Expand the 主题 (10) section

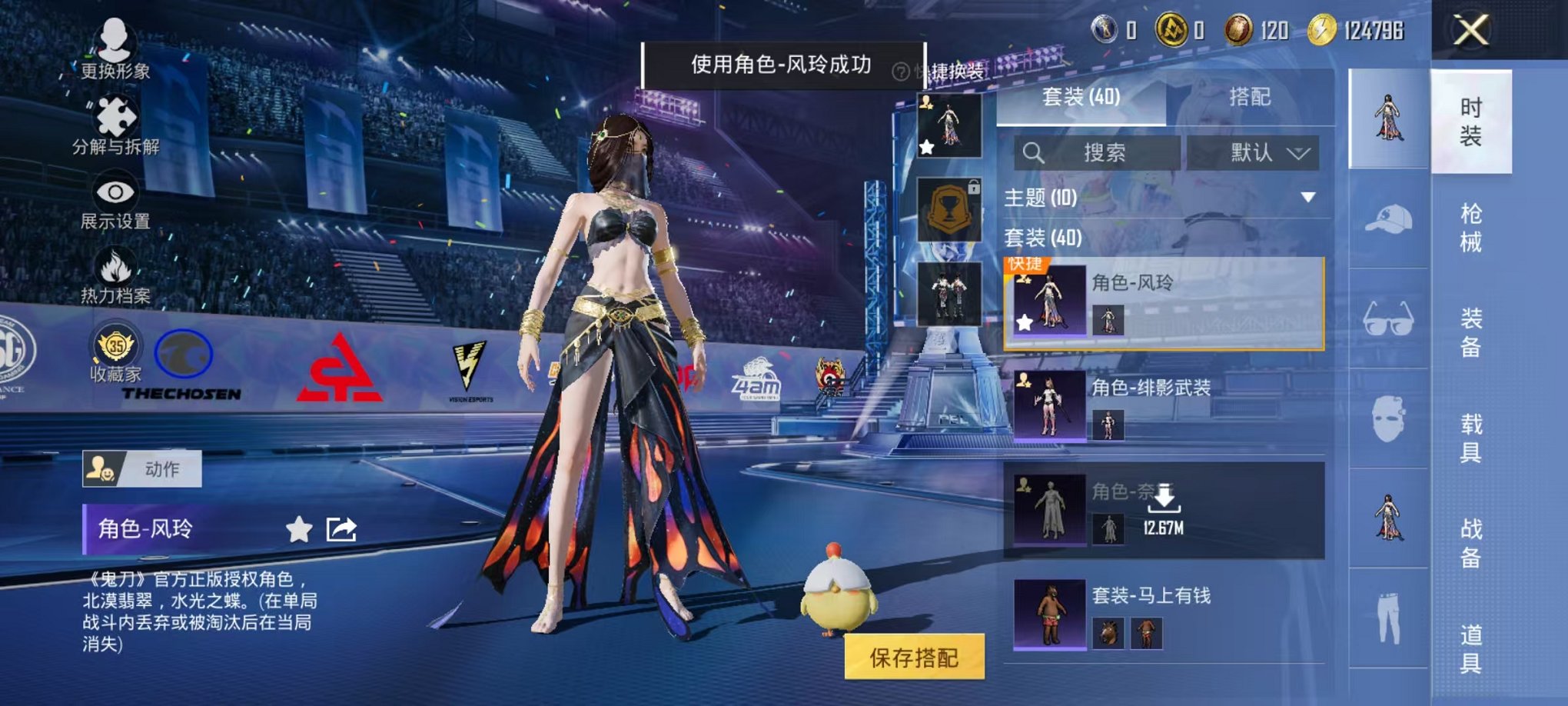coord(1307,198)
